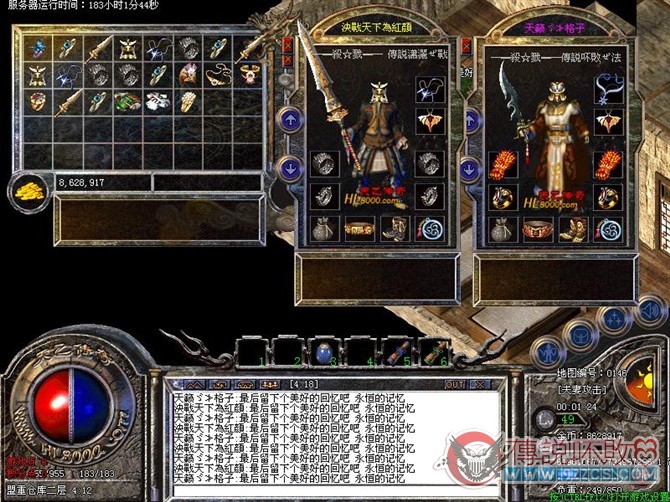Click the OUT button on chat window
Image resolution: width=670 pixels, height=502 pixels.
454,384
